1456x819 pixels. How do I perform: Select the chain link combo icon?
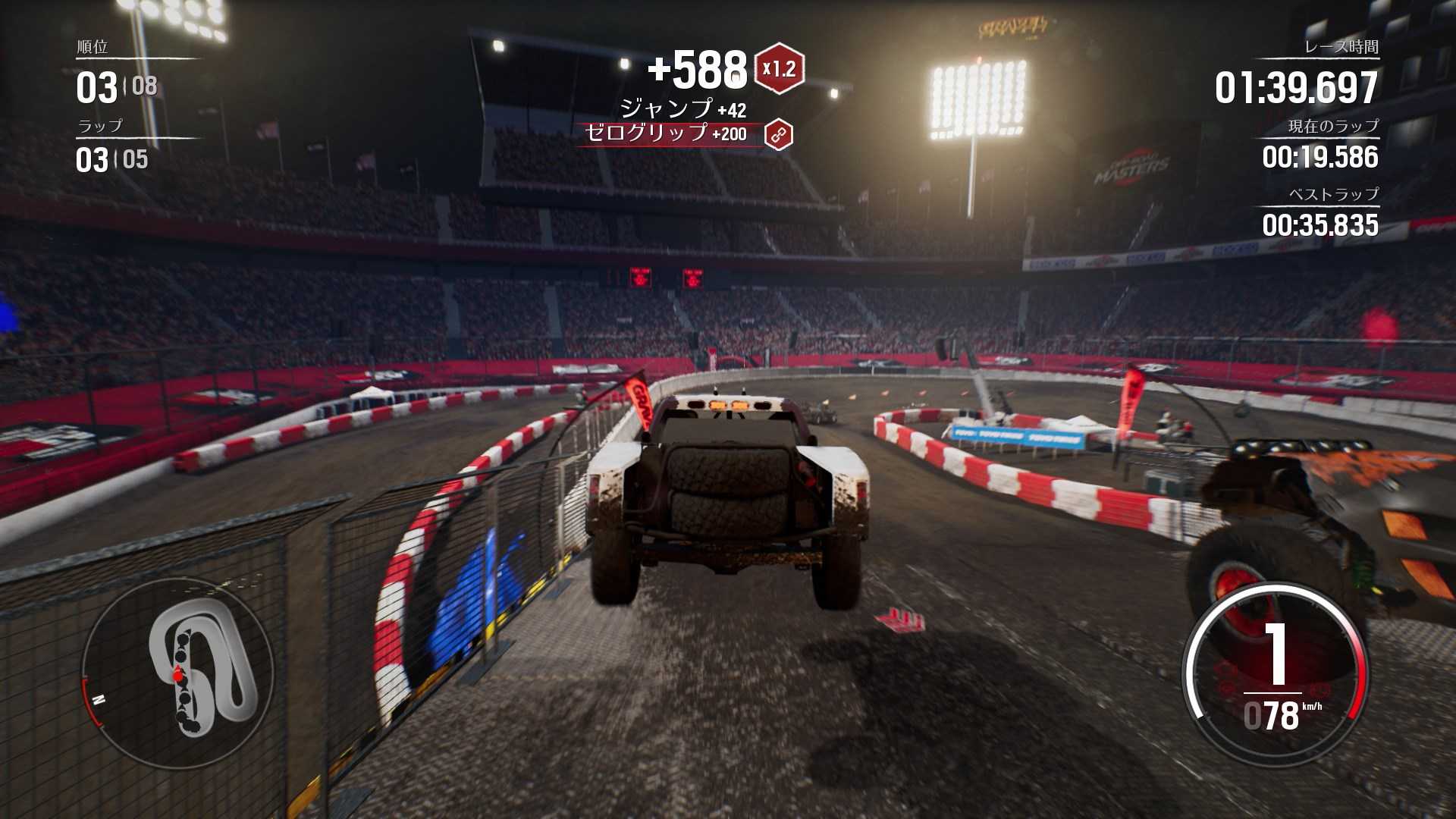click(778, 135)
